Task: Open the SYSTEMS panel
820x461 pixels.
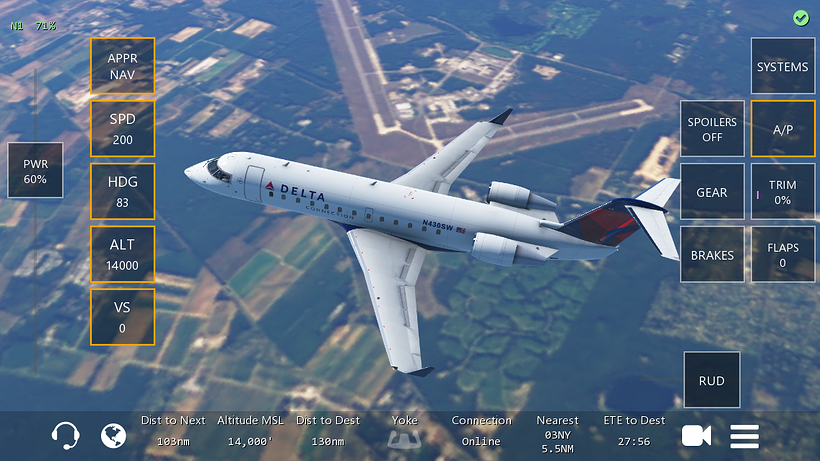Action: click(x=782, y=67)
